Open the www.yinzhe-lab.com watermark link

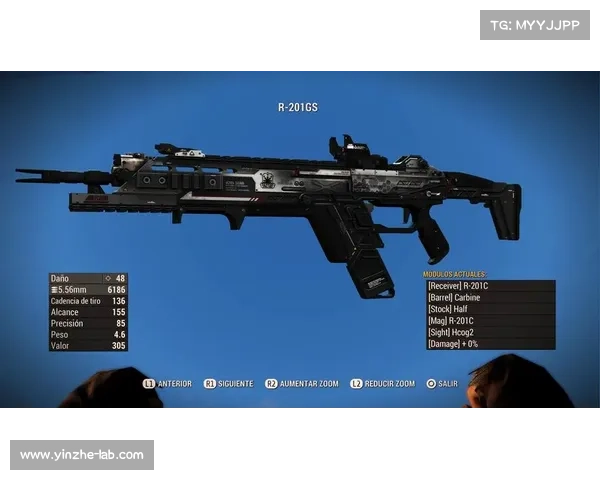[83, 455]
